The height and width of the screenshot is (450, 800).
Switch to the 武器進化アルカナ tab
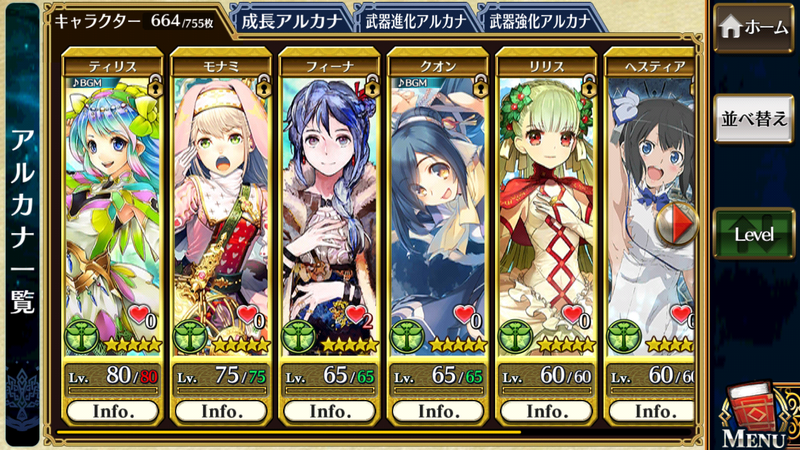coord(414,20)
